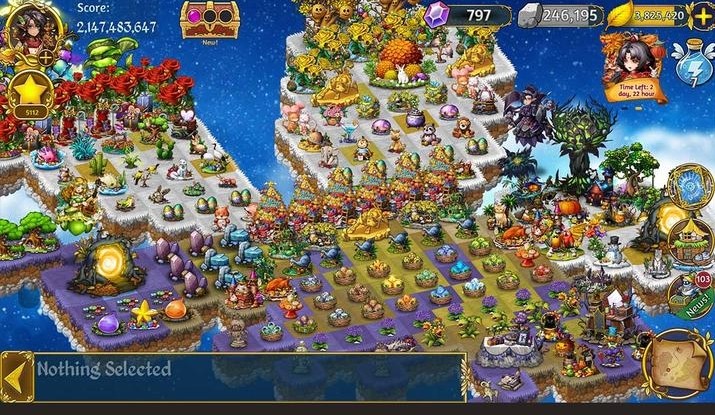Tap the gold leaf coin counter
Viewport: 715px width, 415px height.
point(646,15)
